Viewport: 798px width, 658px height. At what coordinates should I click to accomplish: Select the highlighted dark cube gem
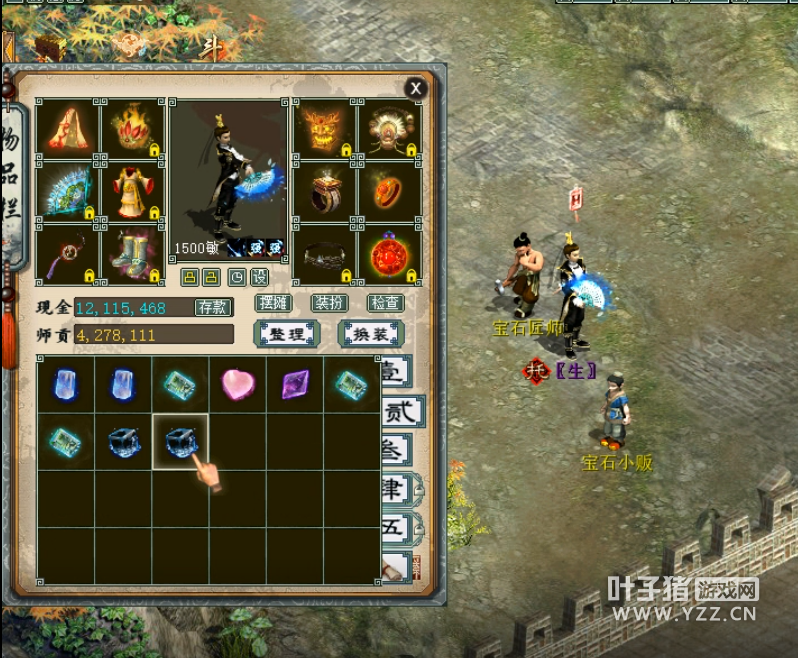[180, 440]
